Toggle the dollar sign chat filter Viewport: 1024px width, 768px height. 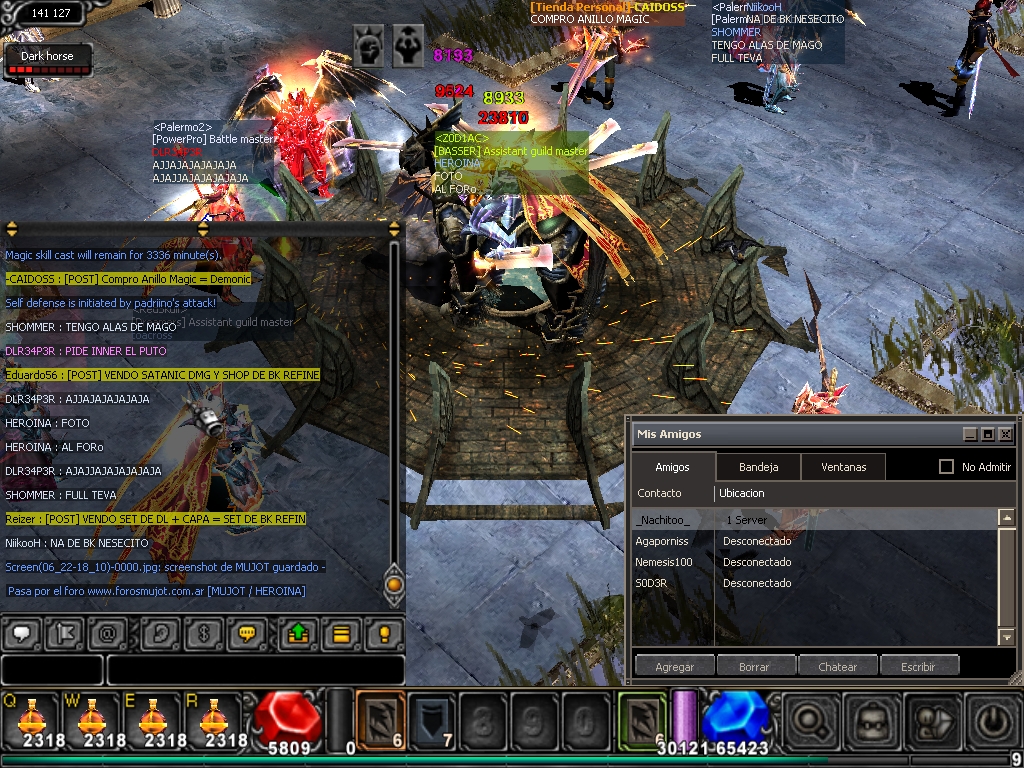204,634
